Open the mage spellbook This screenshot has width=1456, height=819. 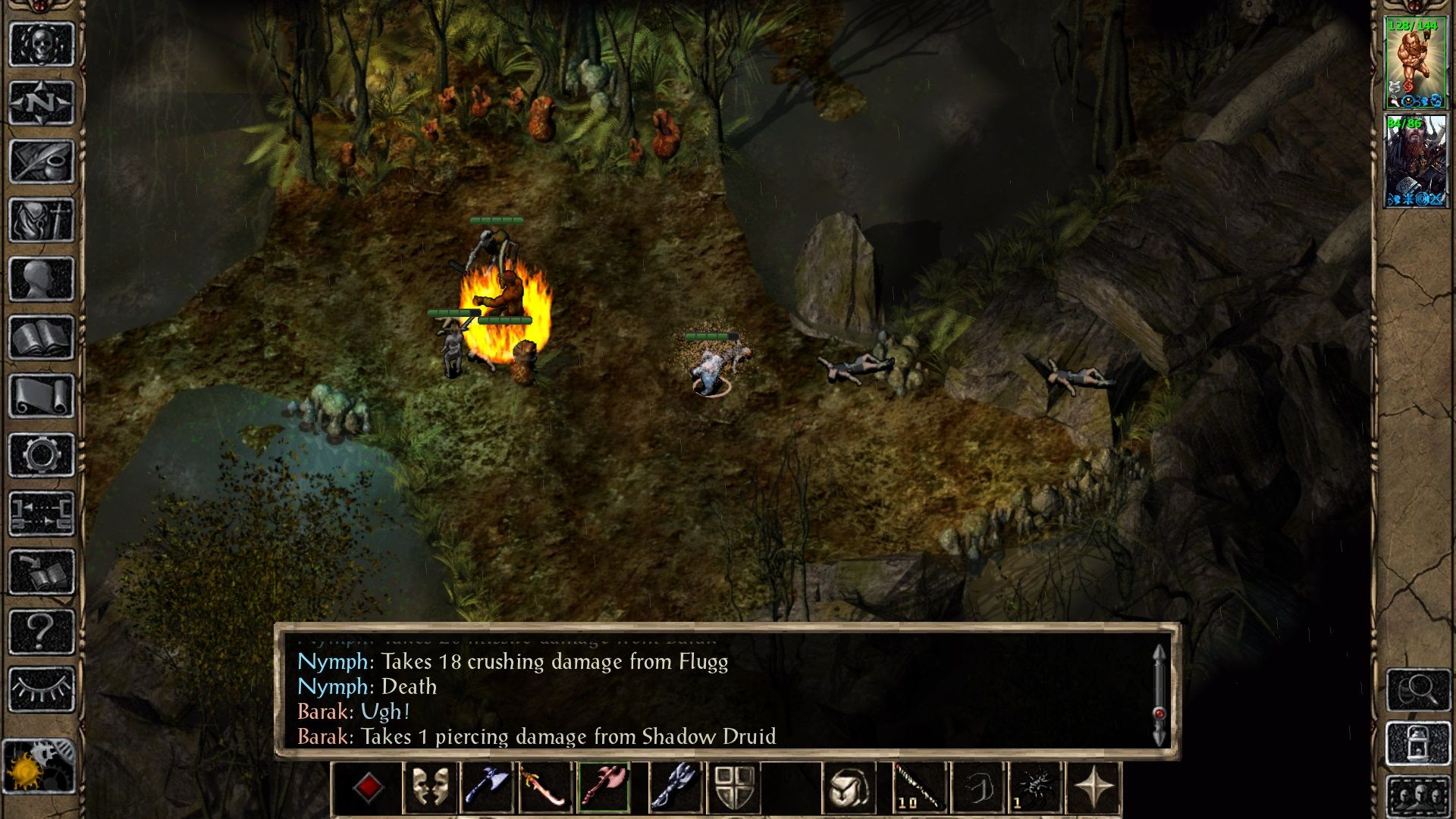42,337
